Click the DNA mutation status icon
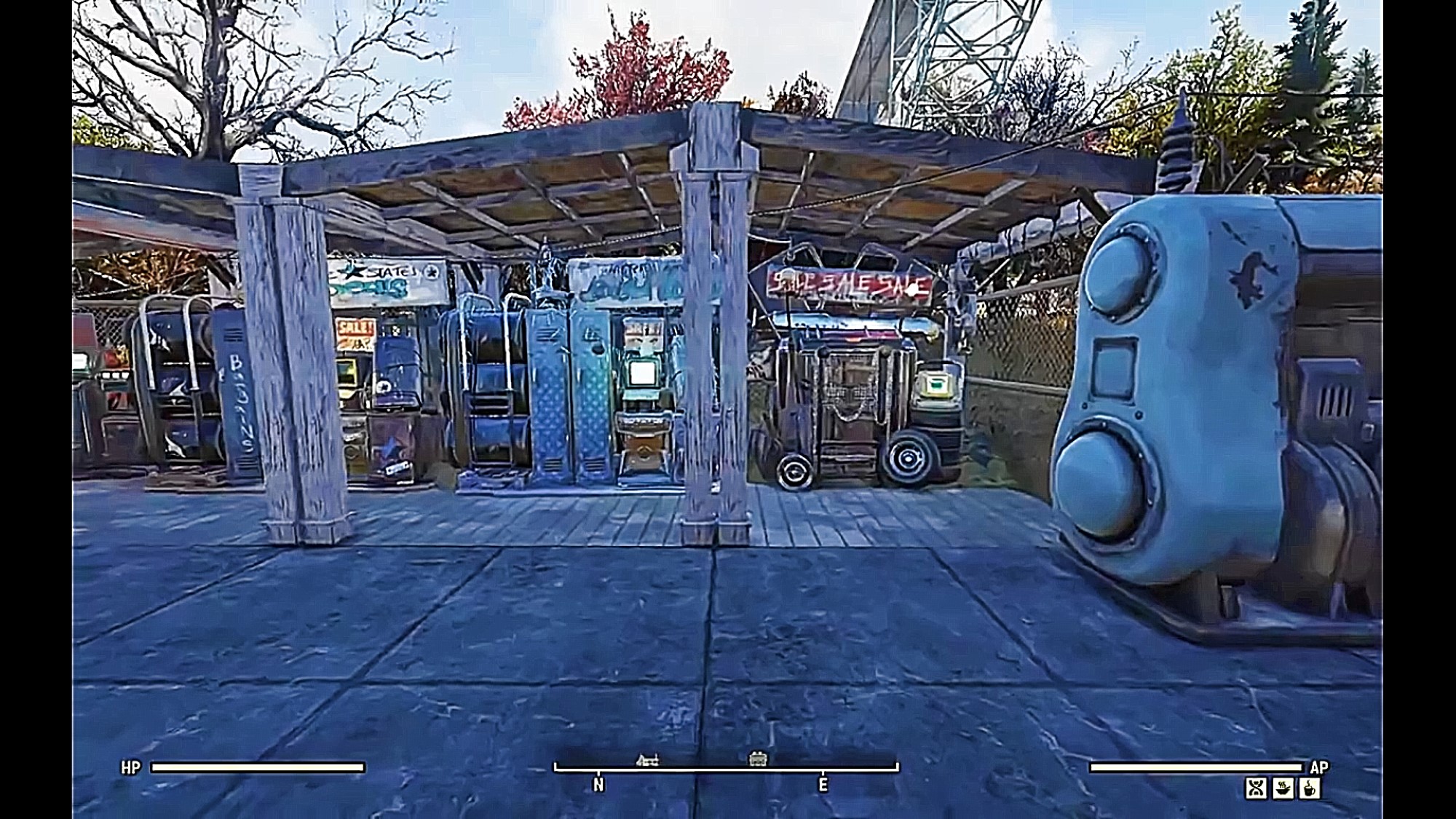Viewport: 1456px width, 819px height. pos(1256,788)
